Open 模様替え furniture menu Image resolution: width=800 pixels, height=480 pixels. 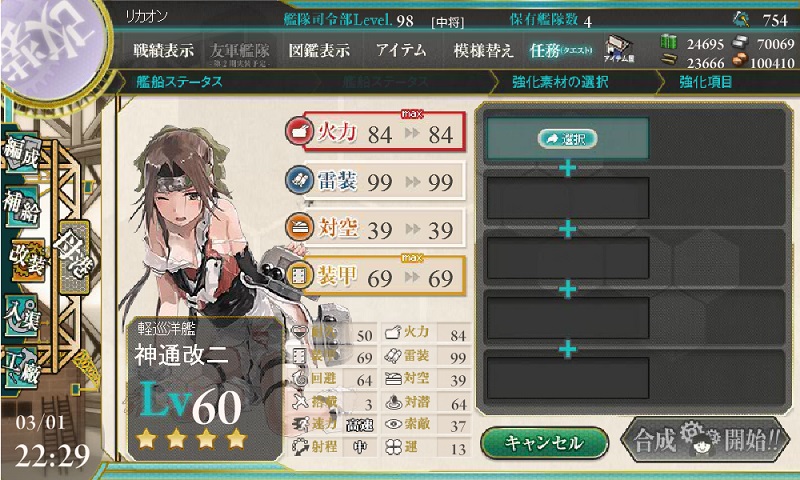coord(486,50)
